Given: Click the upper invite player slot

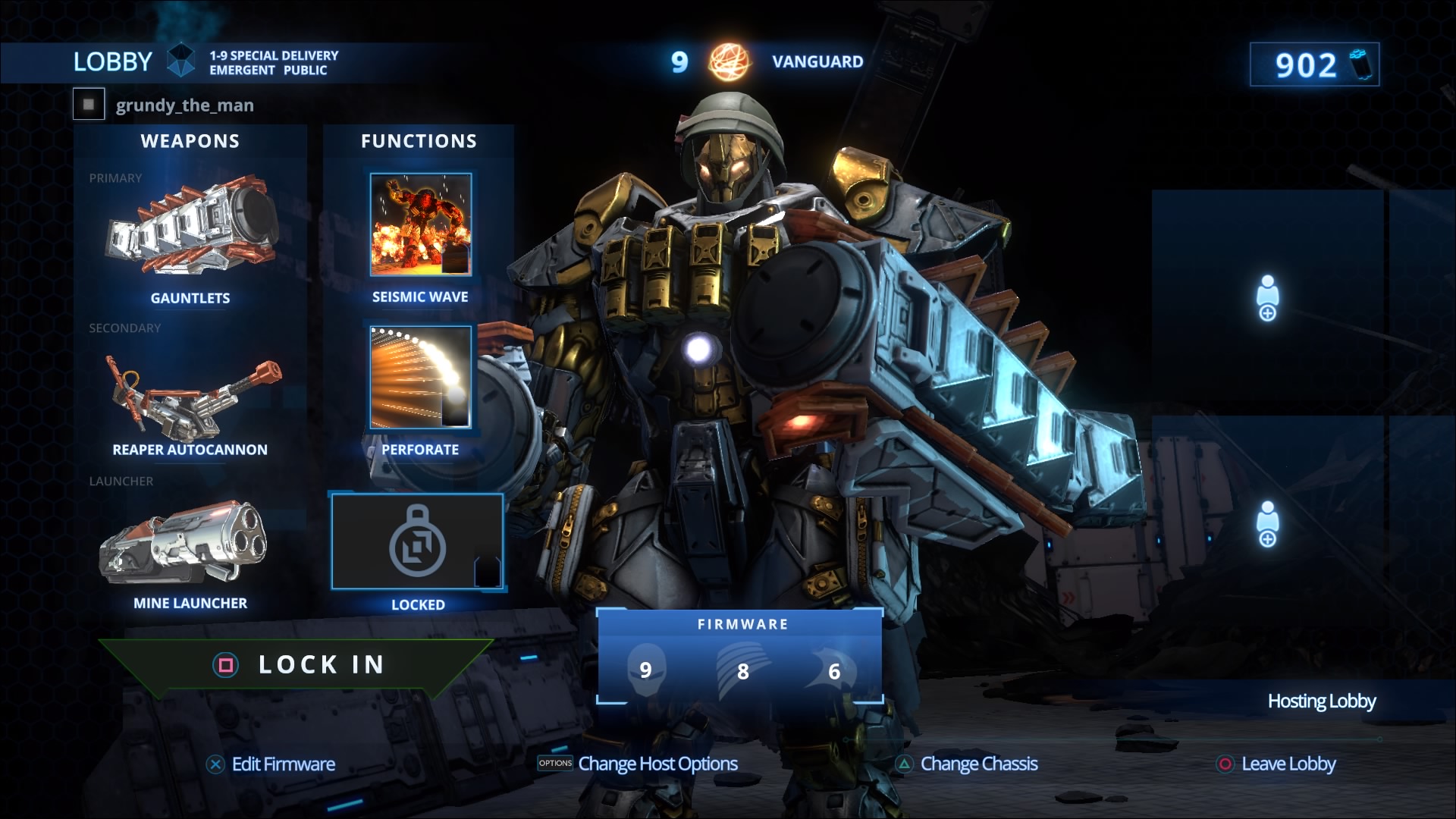Looking at the screenshot, I should [1267, 303].
